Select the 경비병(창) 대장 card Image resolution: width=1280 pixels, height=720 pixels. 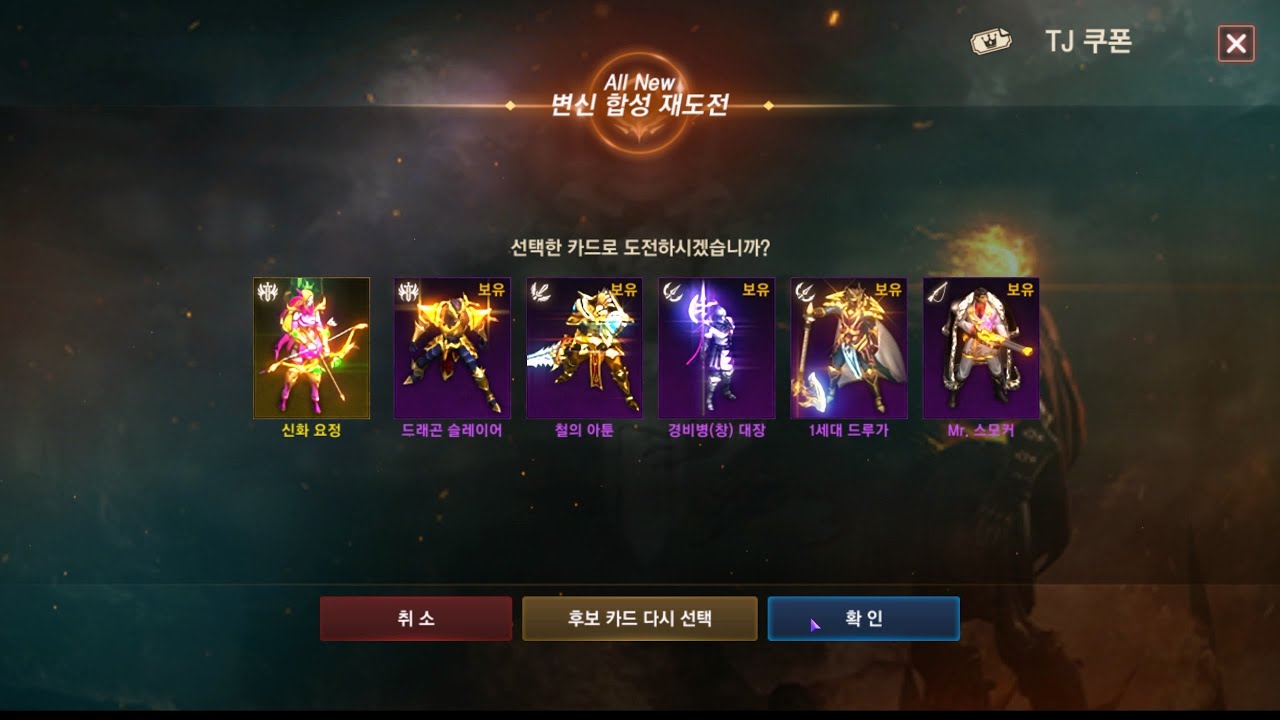click(716, 348)
